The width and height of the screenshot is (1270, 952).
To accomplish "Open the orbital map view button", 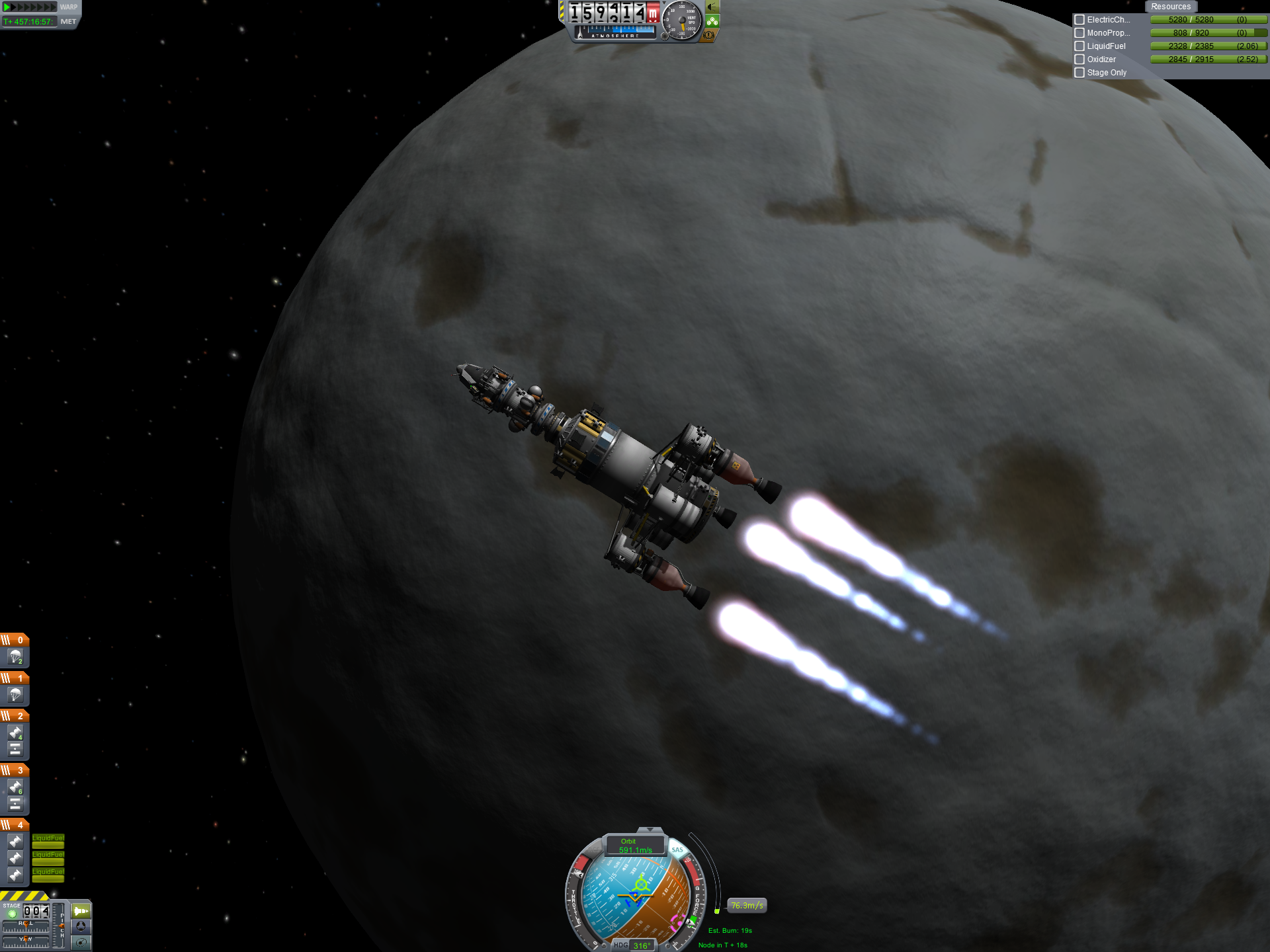I will (x=81, y=943).
